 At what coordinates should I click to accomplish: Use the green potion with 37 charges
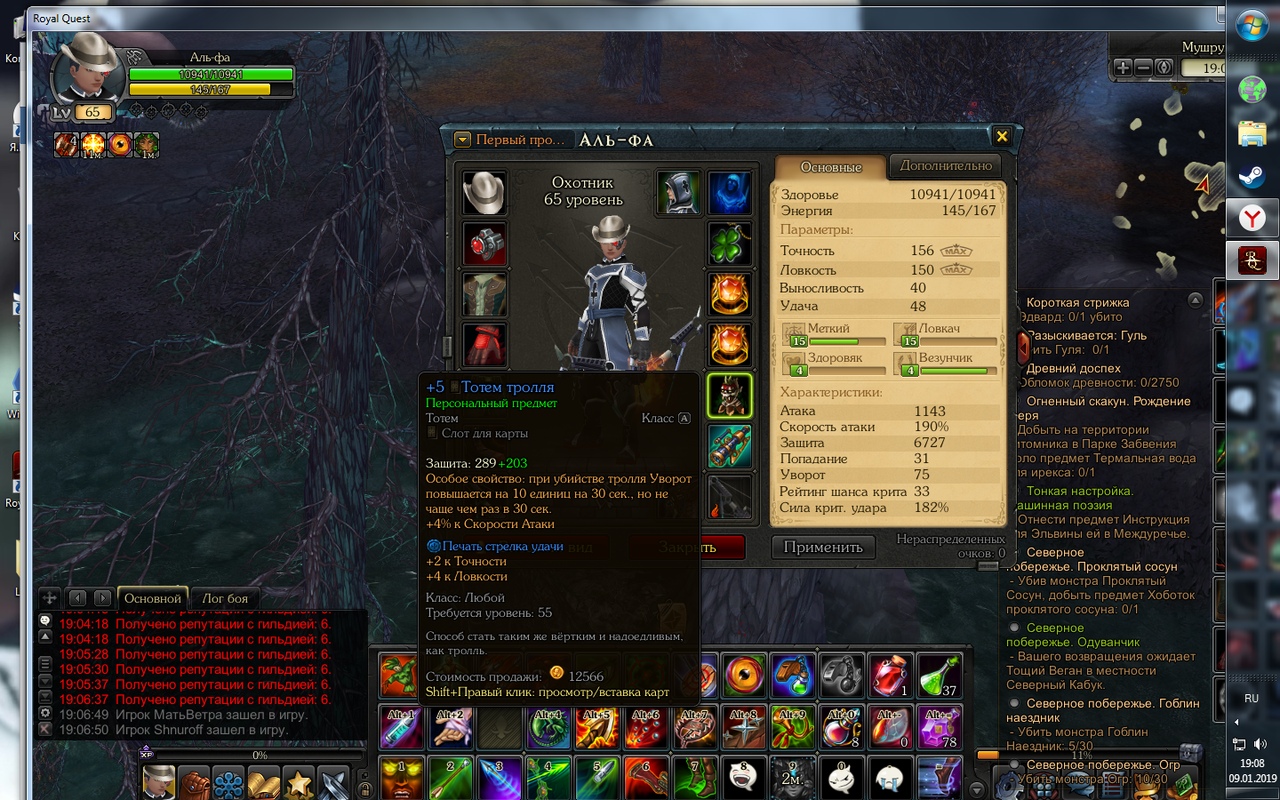939,676
